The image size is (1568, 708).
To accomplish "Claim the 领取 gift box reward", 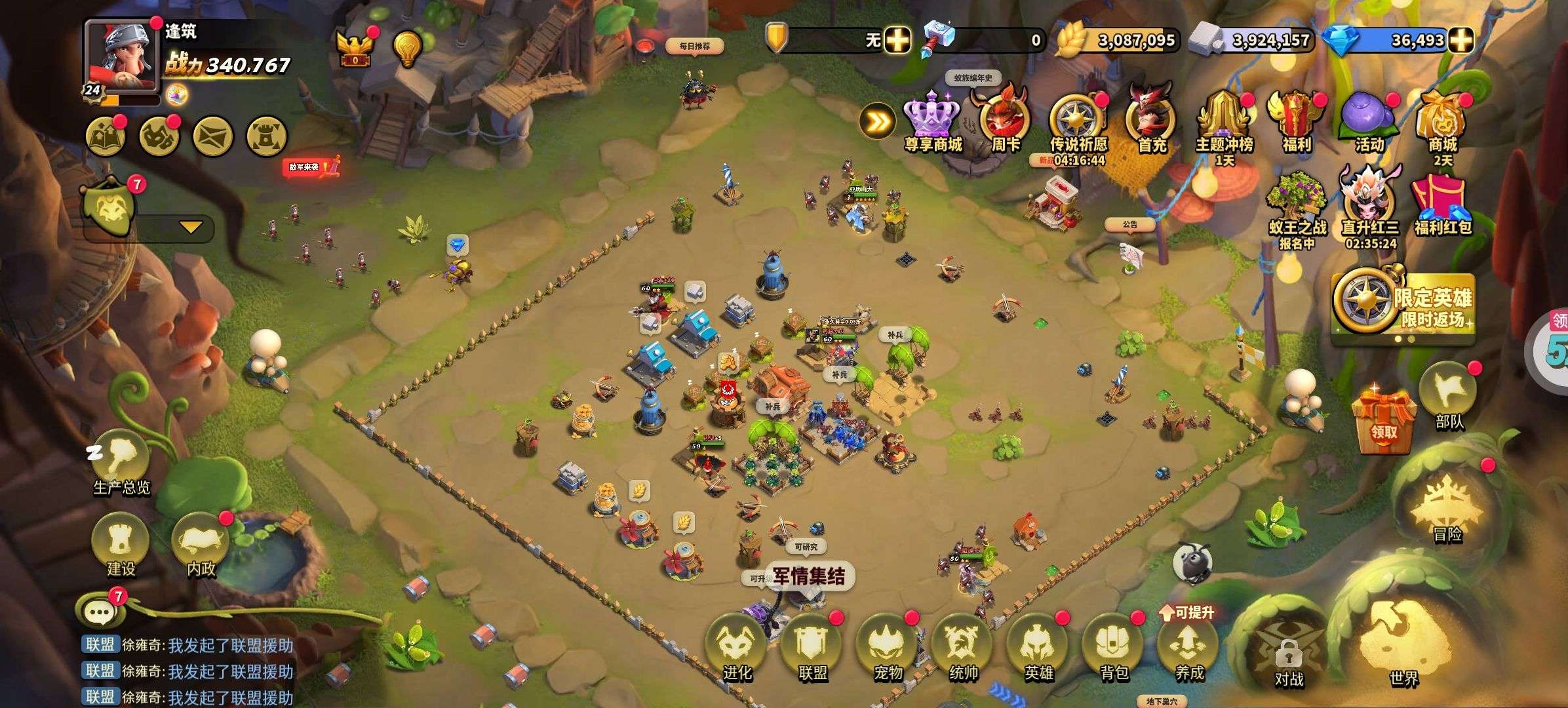I will pos(1383,420).
